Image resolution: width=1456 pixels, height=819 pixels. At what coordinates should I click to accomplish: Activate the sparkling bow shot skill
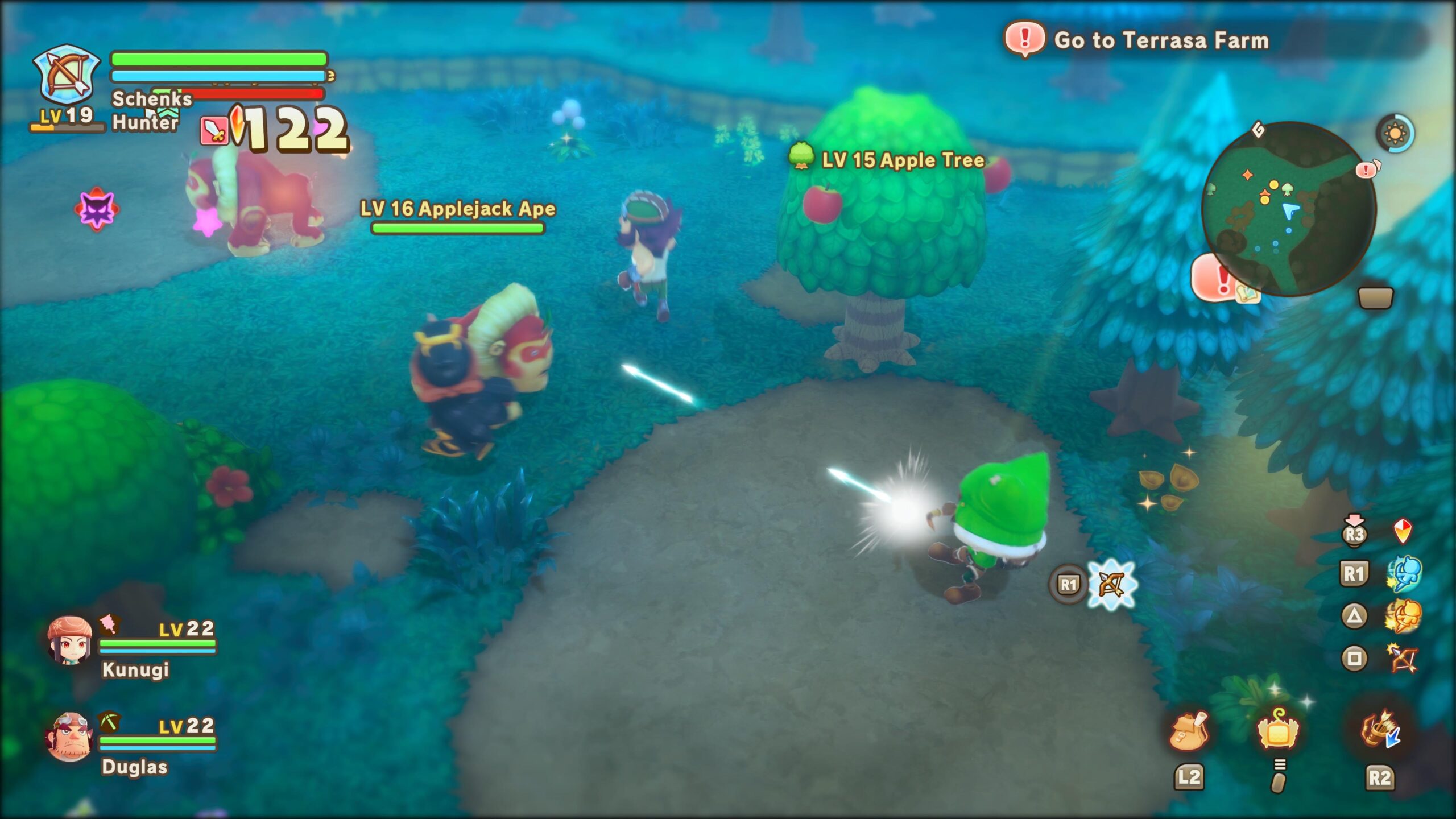1401,659
